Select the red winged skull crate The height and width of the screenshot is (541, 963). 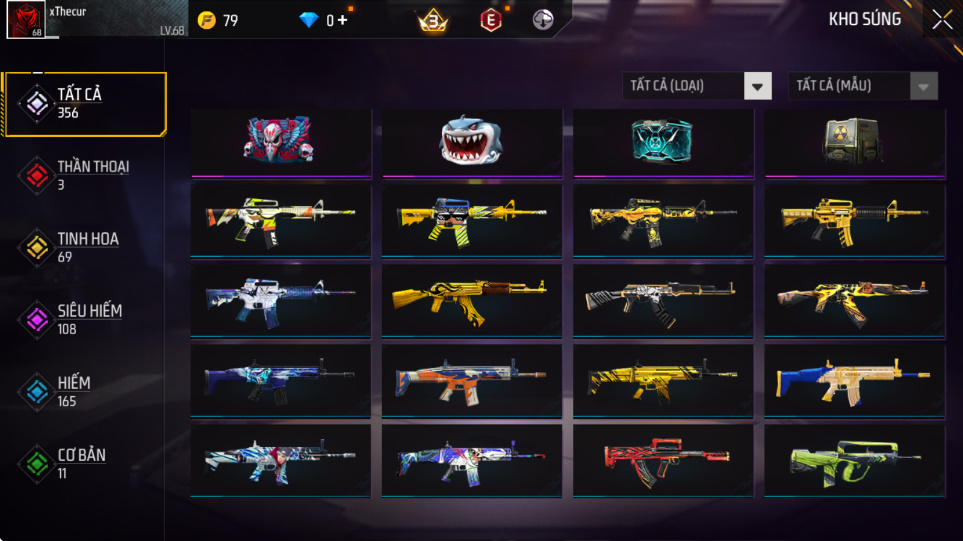(279, 141)
